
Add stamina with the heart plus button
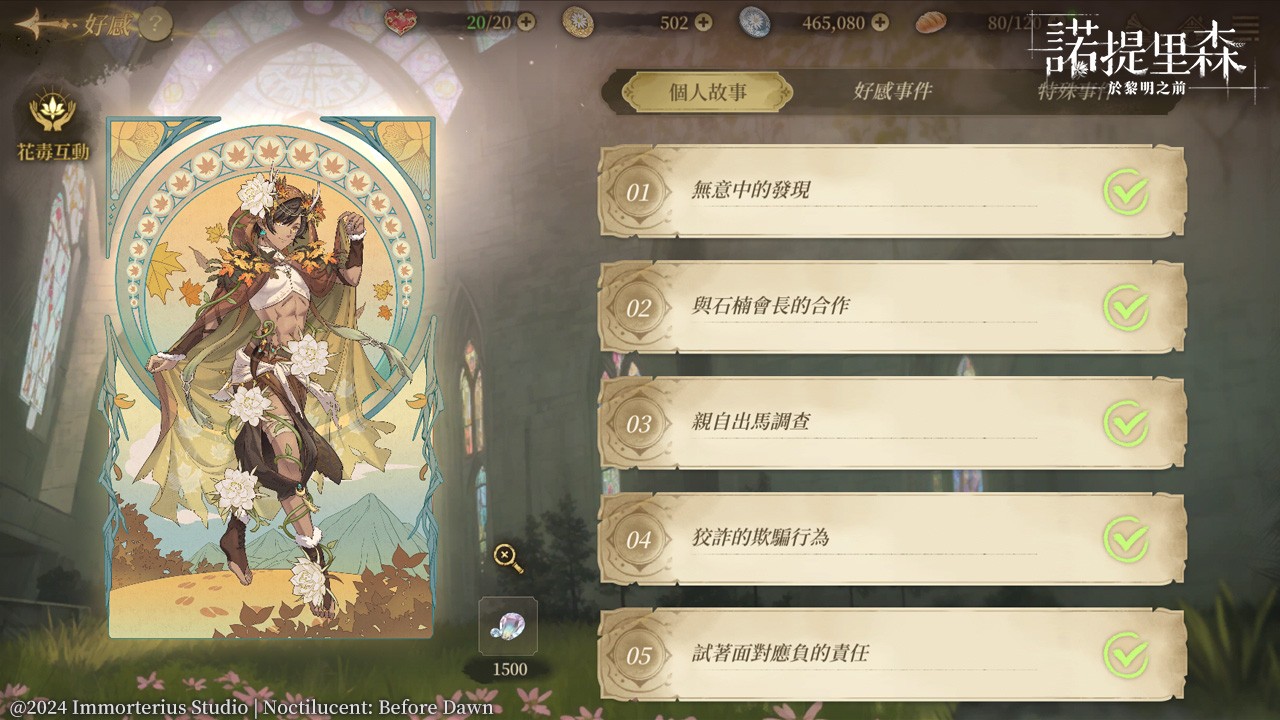point(526,22)
